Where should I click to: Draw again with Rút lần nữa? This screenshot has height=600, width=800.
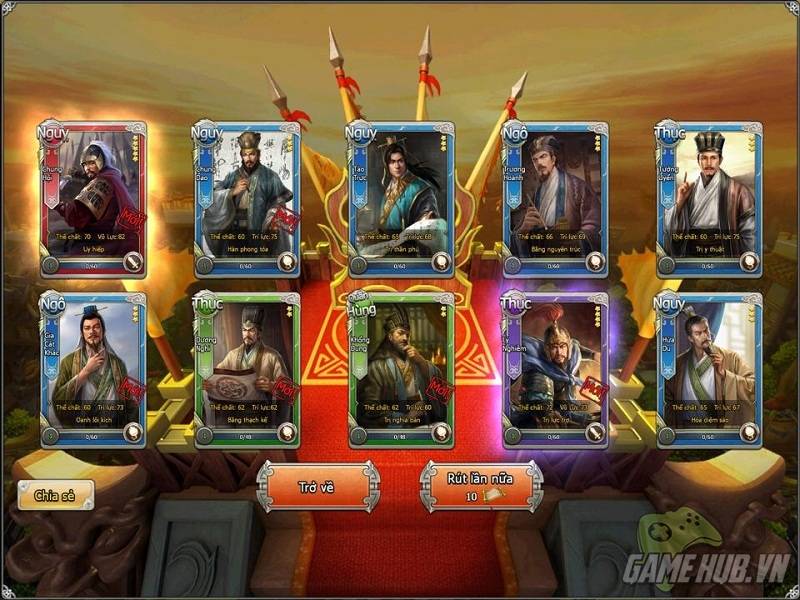click(x=479, y=485)
